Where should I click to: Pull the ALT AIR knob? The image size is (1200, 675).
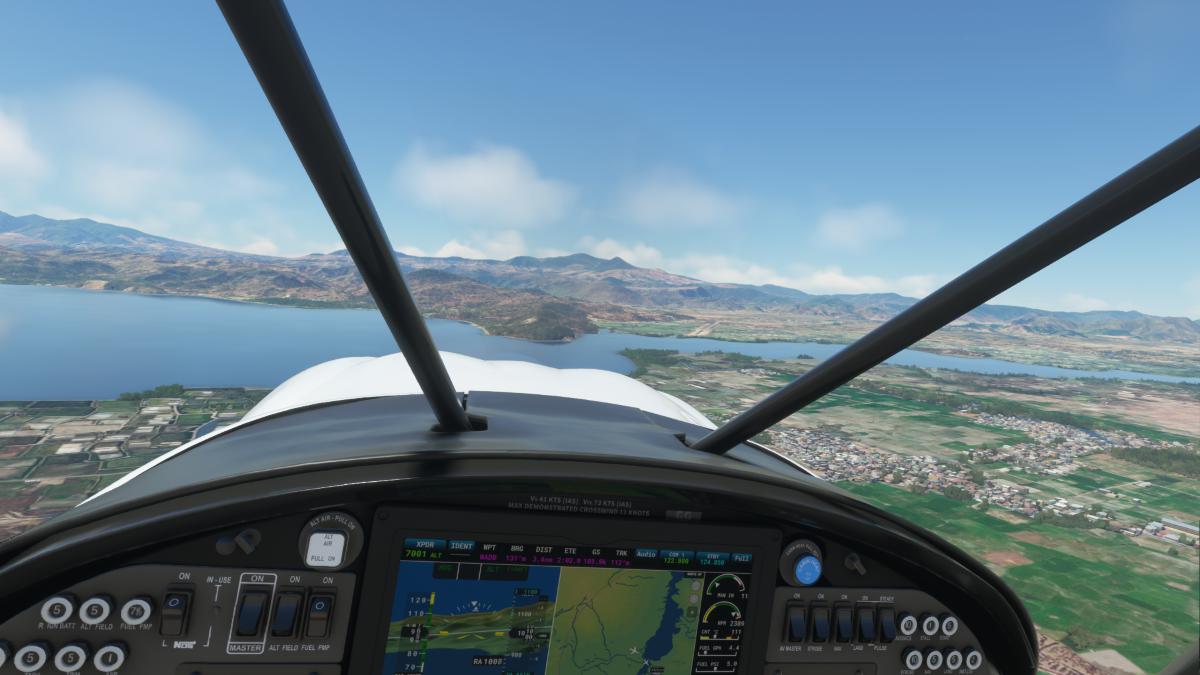(325, 547)
